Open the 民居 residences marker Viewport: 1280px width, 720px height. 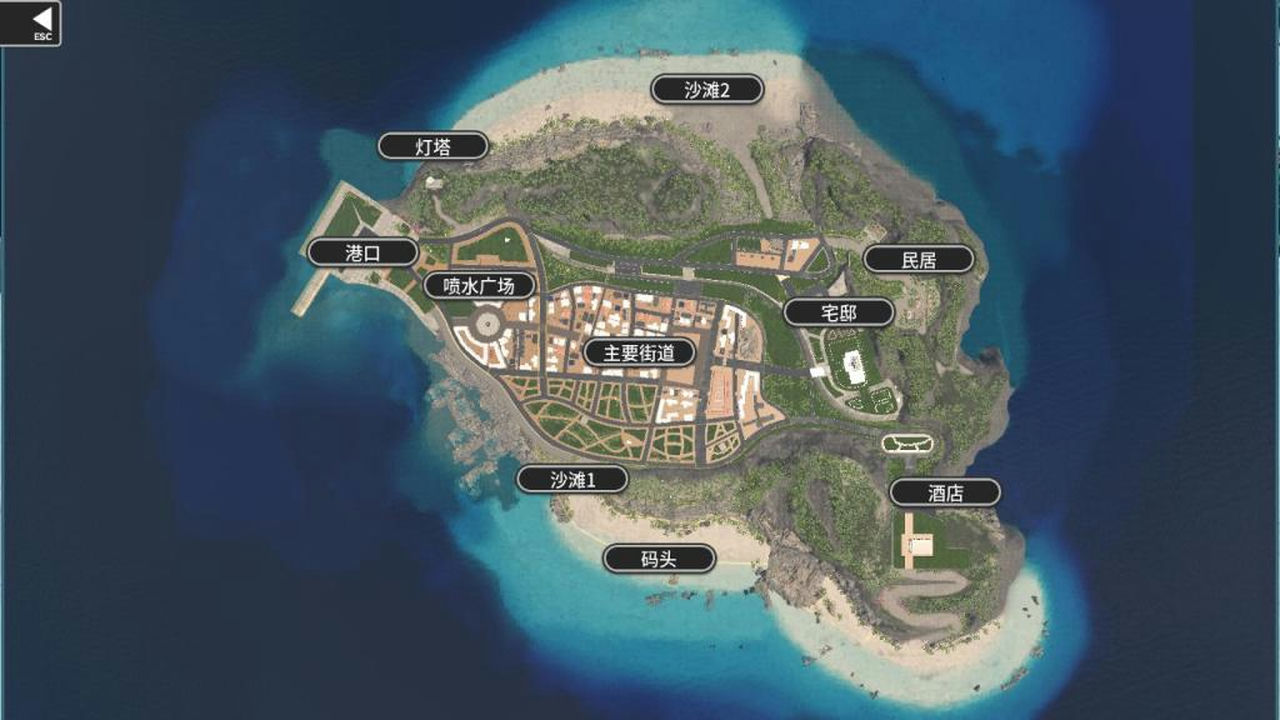(x=916, y=258)
